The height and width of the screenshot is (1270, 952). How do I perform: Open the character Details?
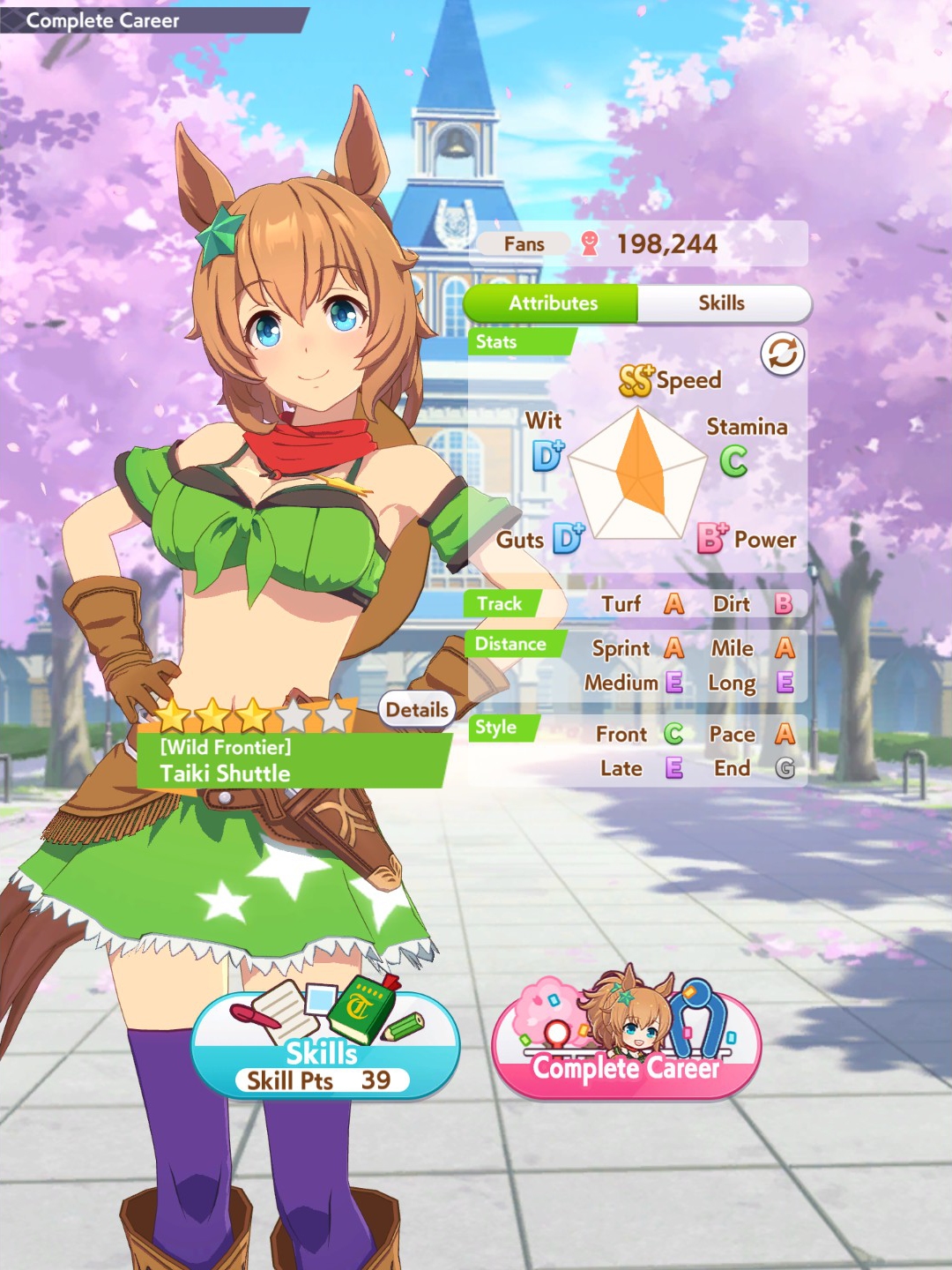point(417,710)
